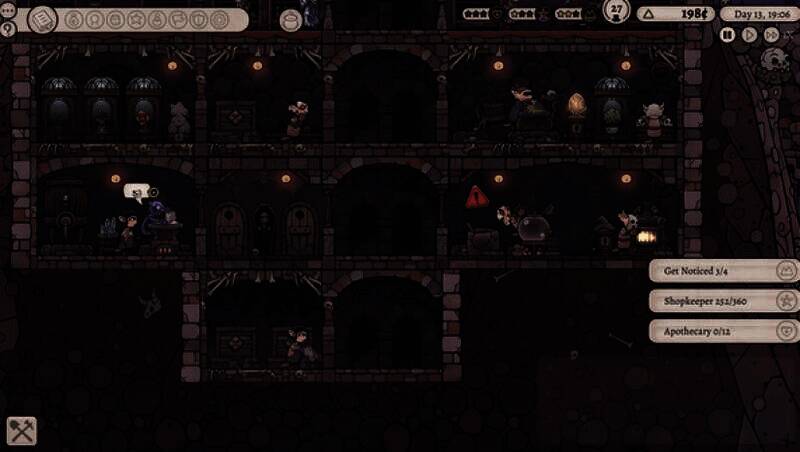Open the journal book icon
Viewport: 800px width, 452px height.
tap(43, 19)
